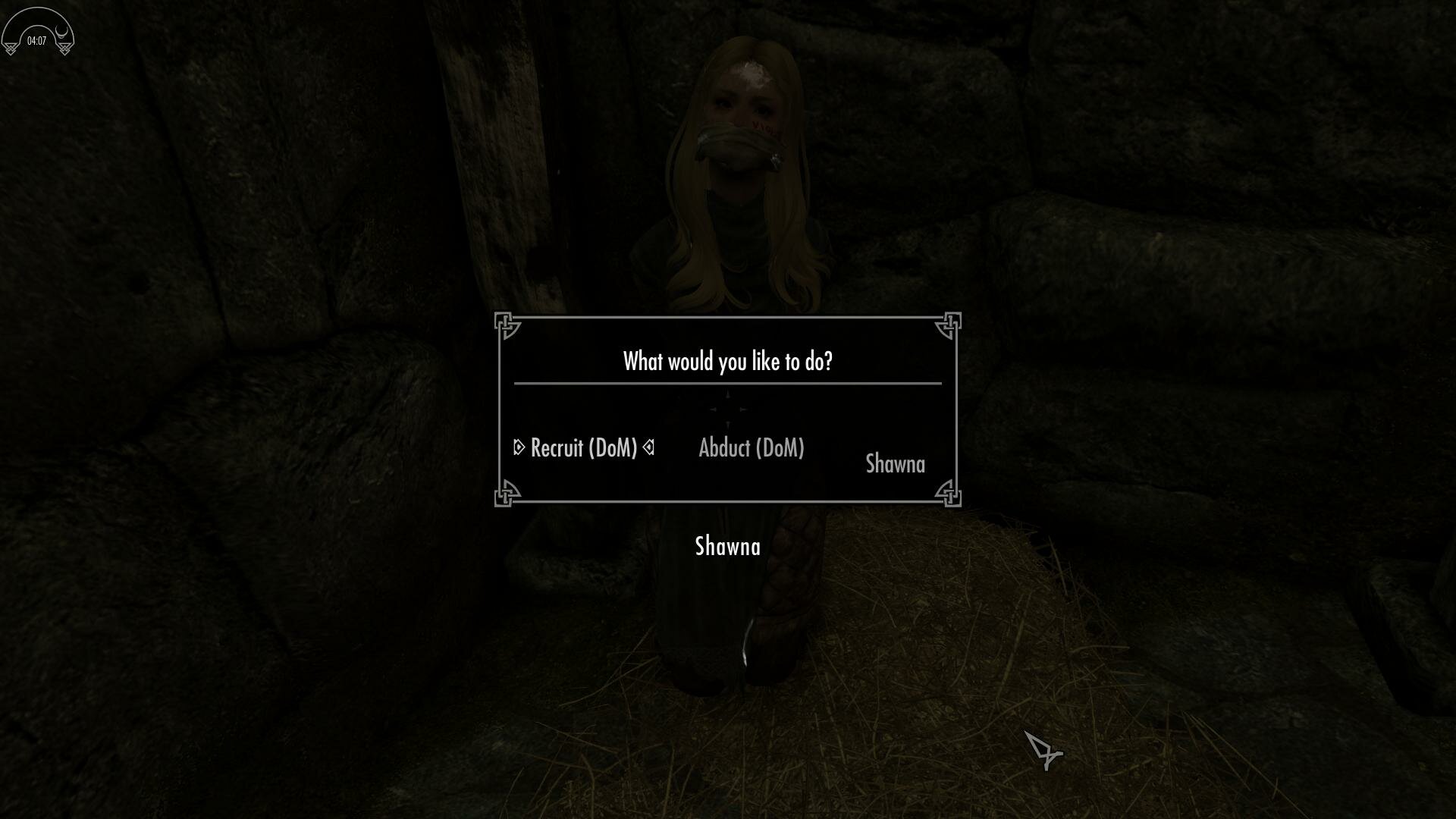
Task: Click the divider line under the dialog title
Action: (726, 384)
